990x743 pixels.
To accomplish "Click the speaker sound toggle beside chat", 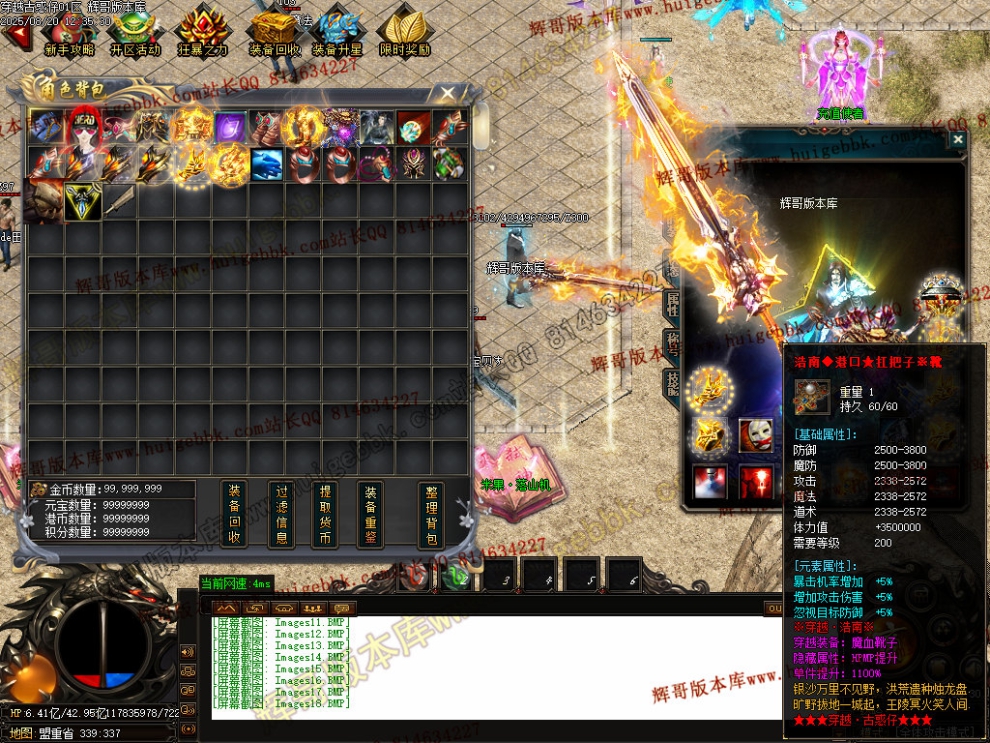I will tap(186, 653).
